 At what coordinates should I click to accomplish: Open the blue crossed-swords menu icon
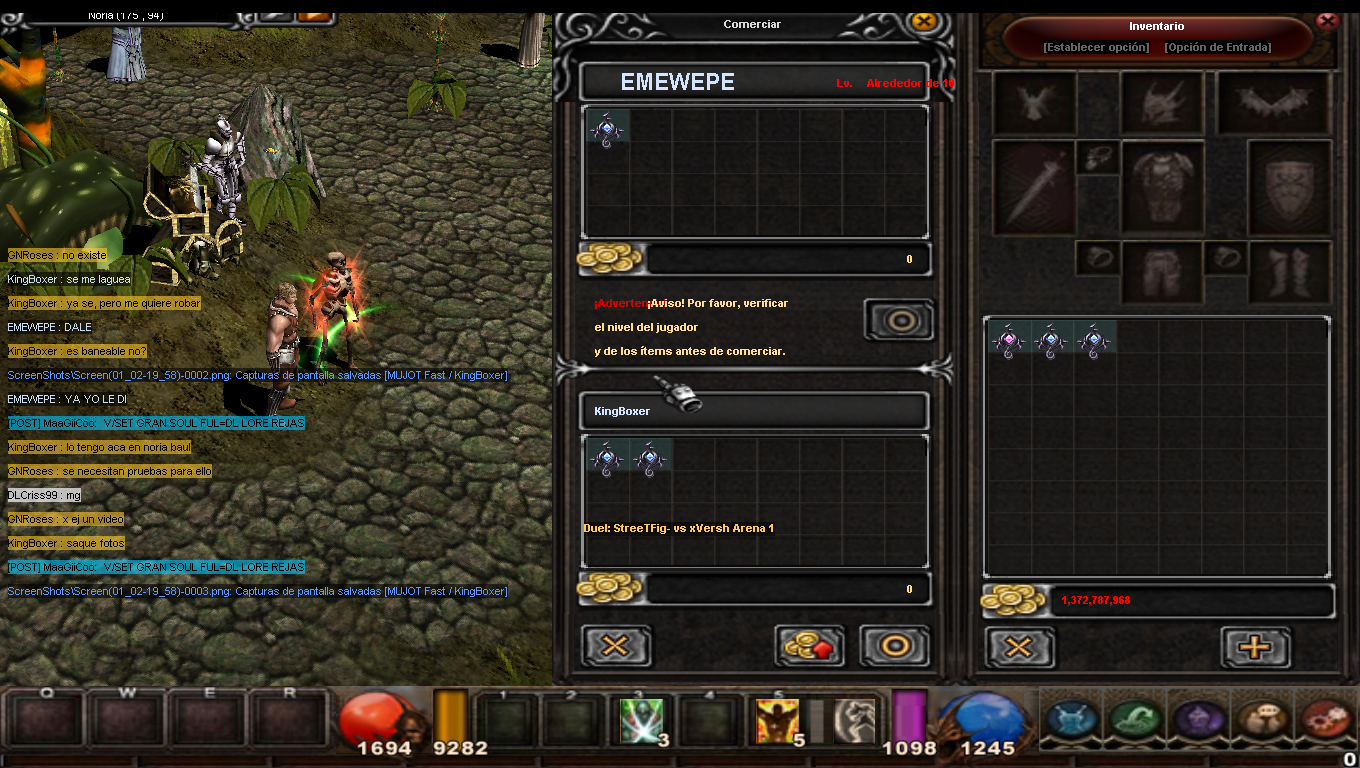[1072, 718]
